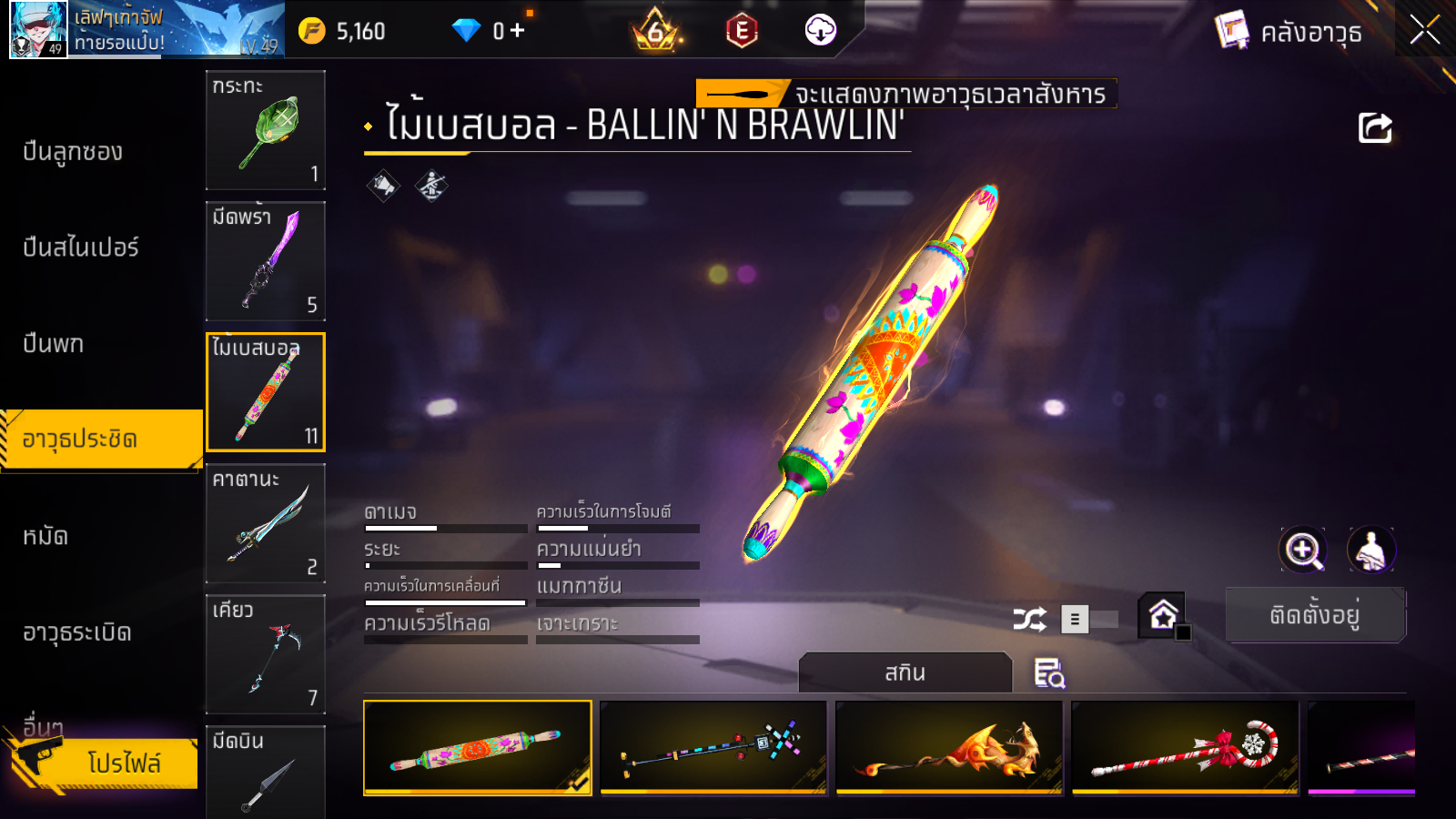
Task: Select the candy cane bat skin
Action: [x=1185, y=748]
